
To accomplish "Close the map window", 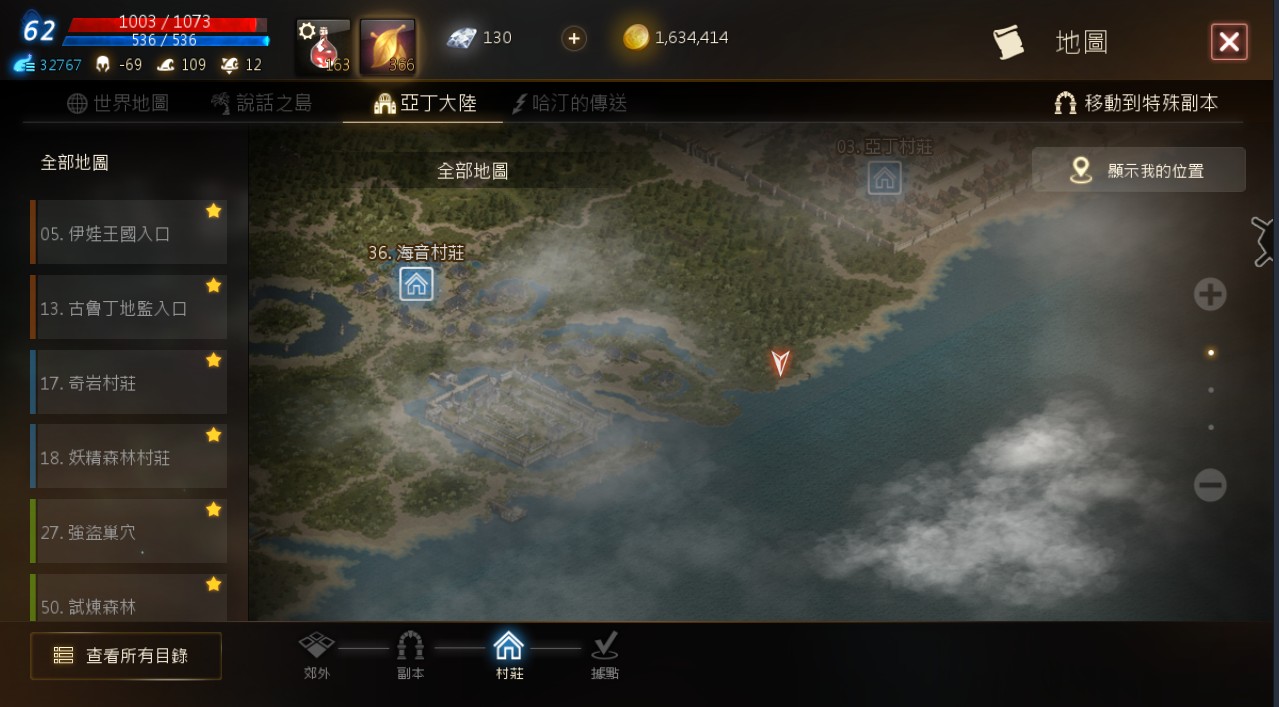I will tap(1229, 42).
